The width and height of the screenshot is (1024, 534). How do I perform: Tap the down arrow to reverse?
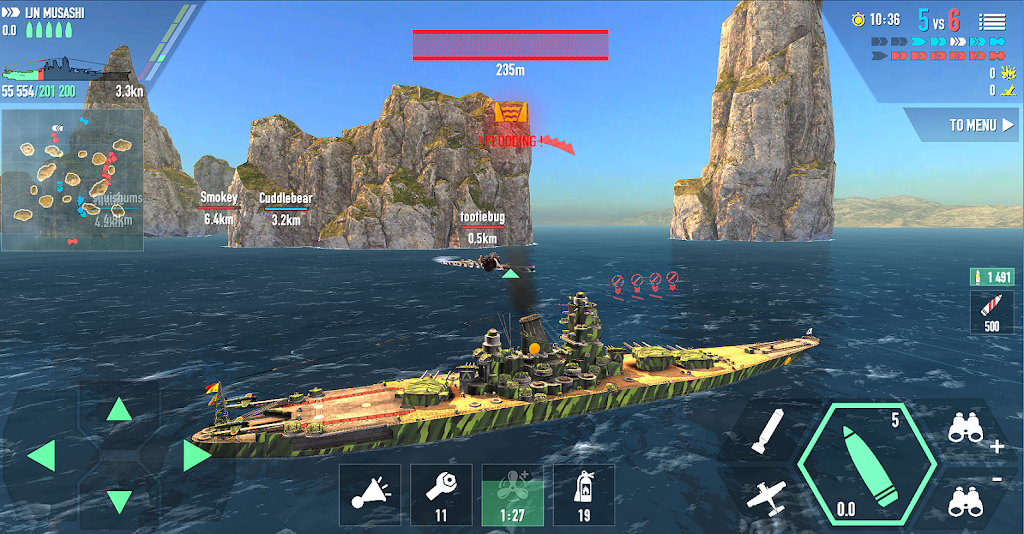119,500
